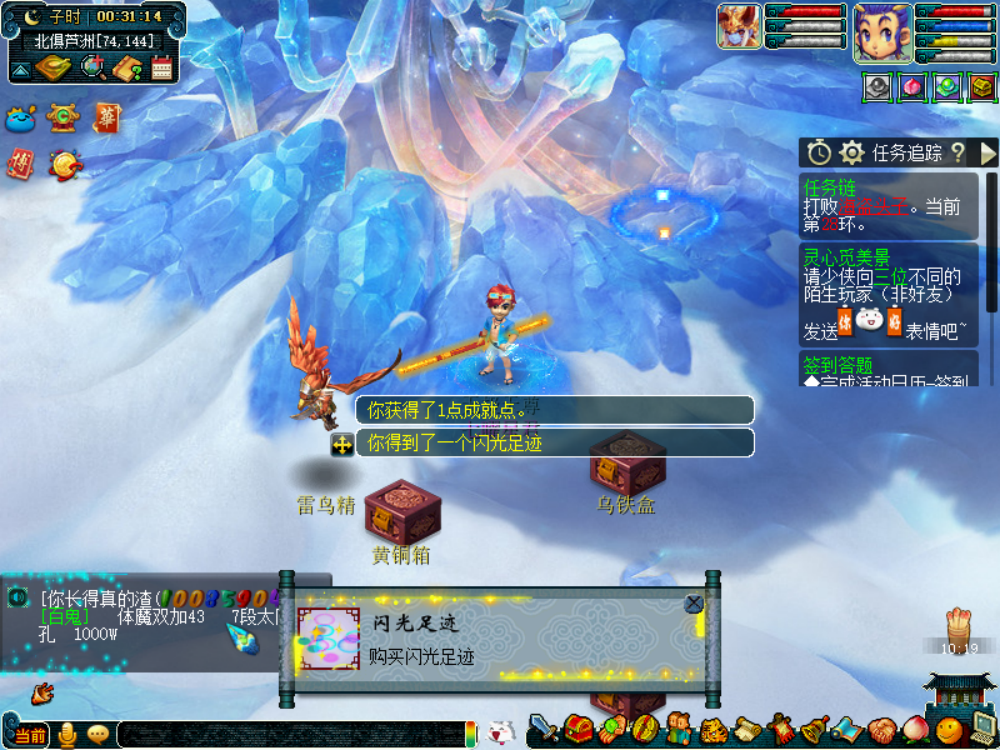Open the sword icon on bottom toolbar
This screenshot has height=750, width=1000.
543,727
